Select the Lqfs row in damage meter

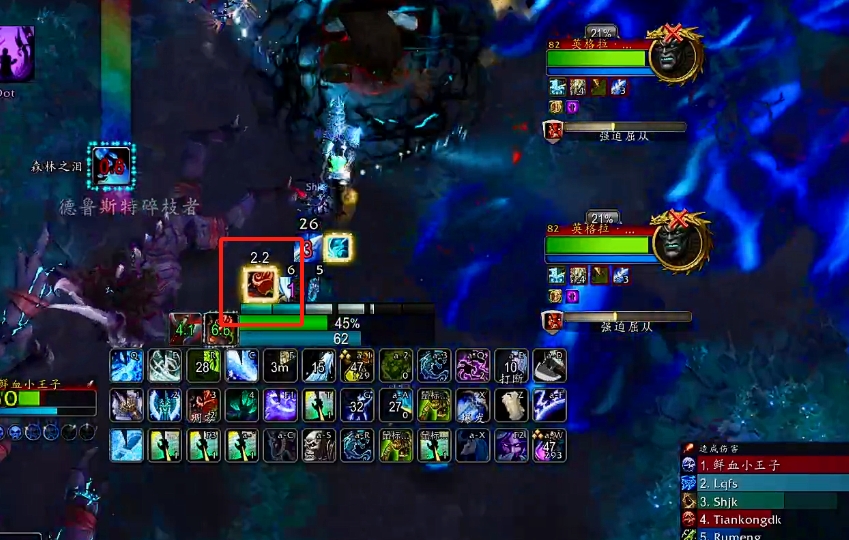pyautogui.click(x=760, y=483)
